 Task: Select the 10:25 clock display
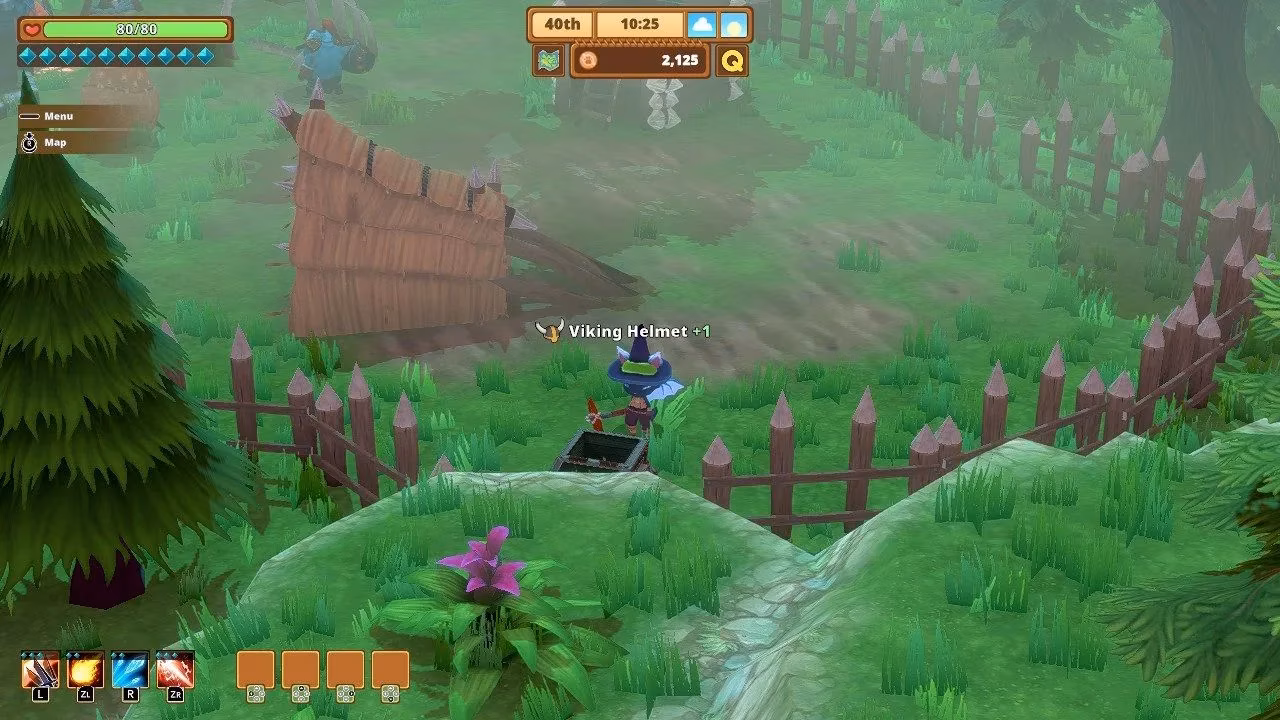click(x=638, y=23)
